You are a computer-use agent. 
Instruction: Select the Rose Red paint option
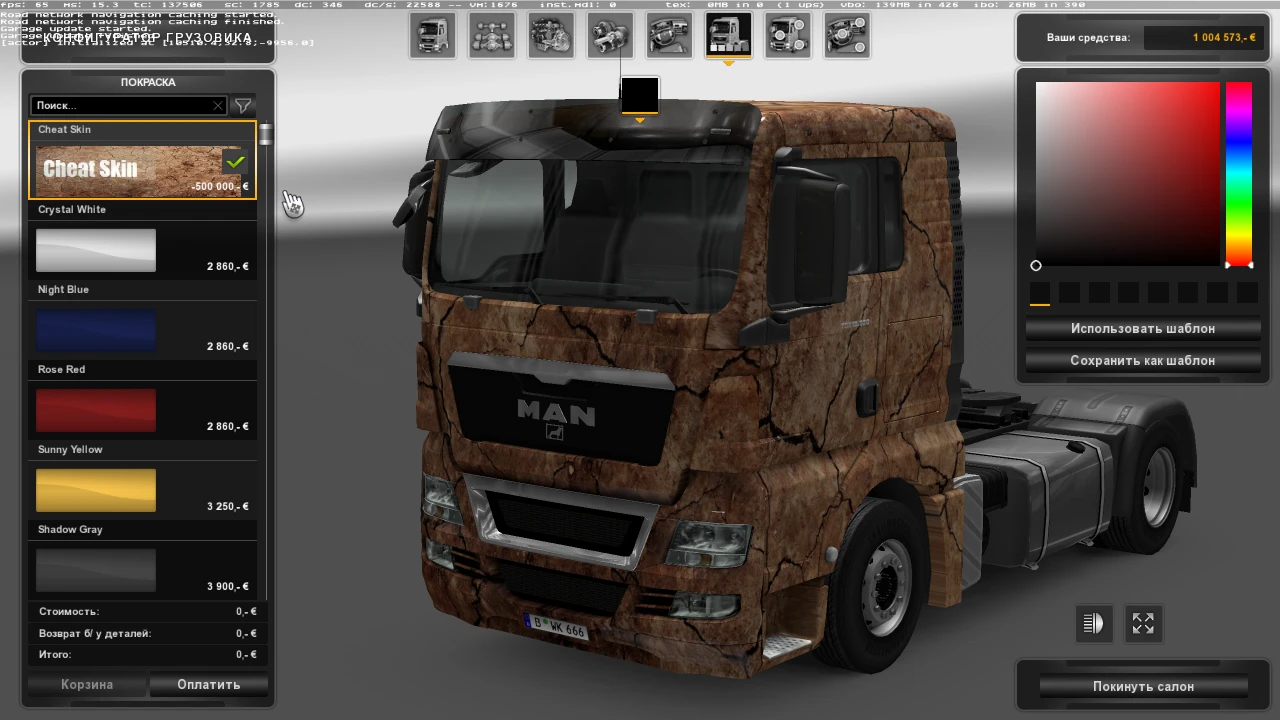coord(96,410)
